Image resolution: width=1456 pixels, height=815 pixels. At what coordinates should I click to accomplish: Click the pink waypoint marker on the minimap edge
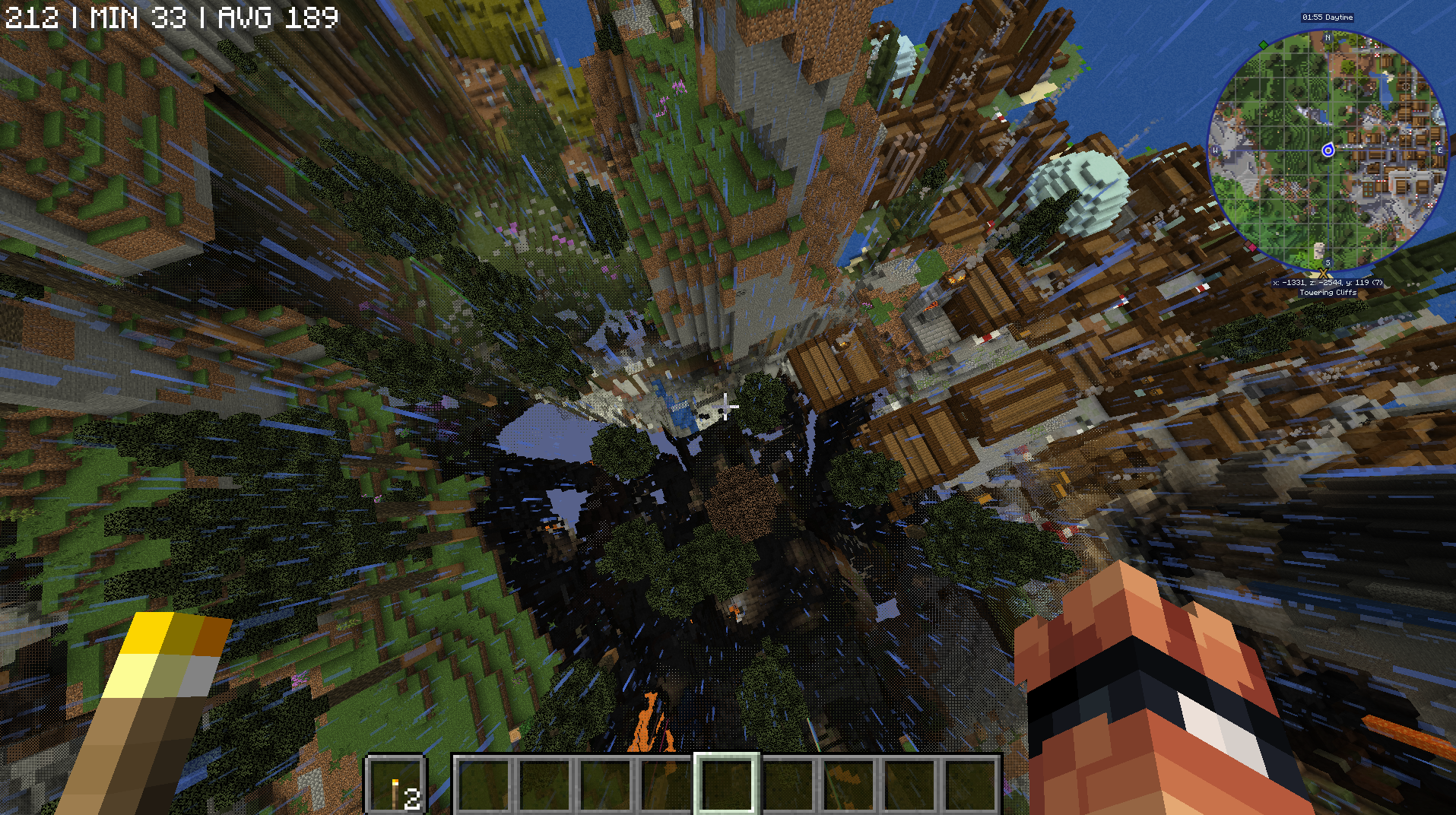(1253, 246)
